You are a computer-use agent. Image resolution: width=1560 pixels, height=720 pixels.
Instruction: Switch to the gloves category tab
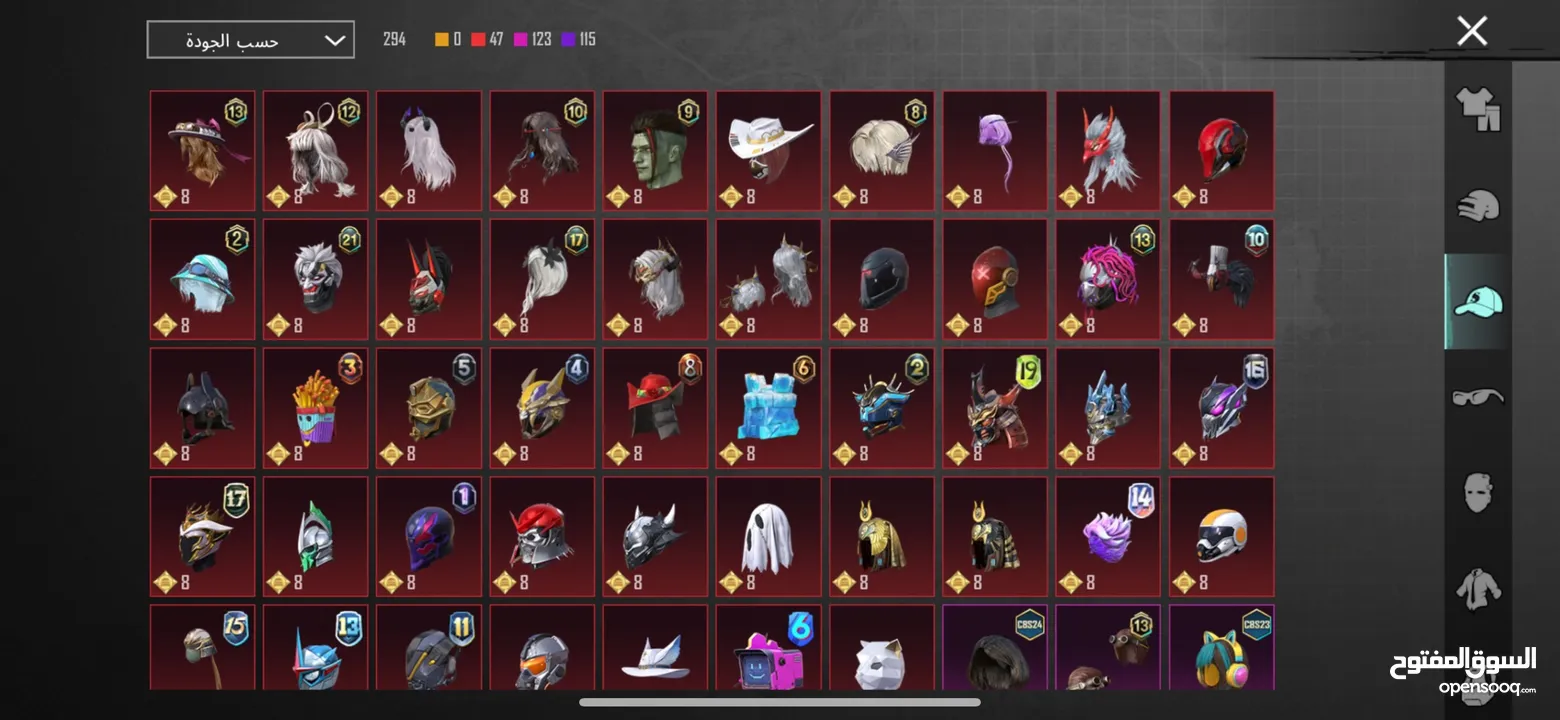[x=1477, y=205]
